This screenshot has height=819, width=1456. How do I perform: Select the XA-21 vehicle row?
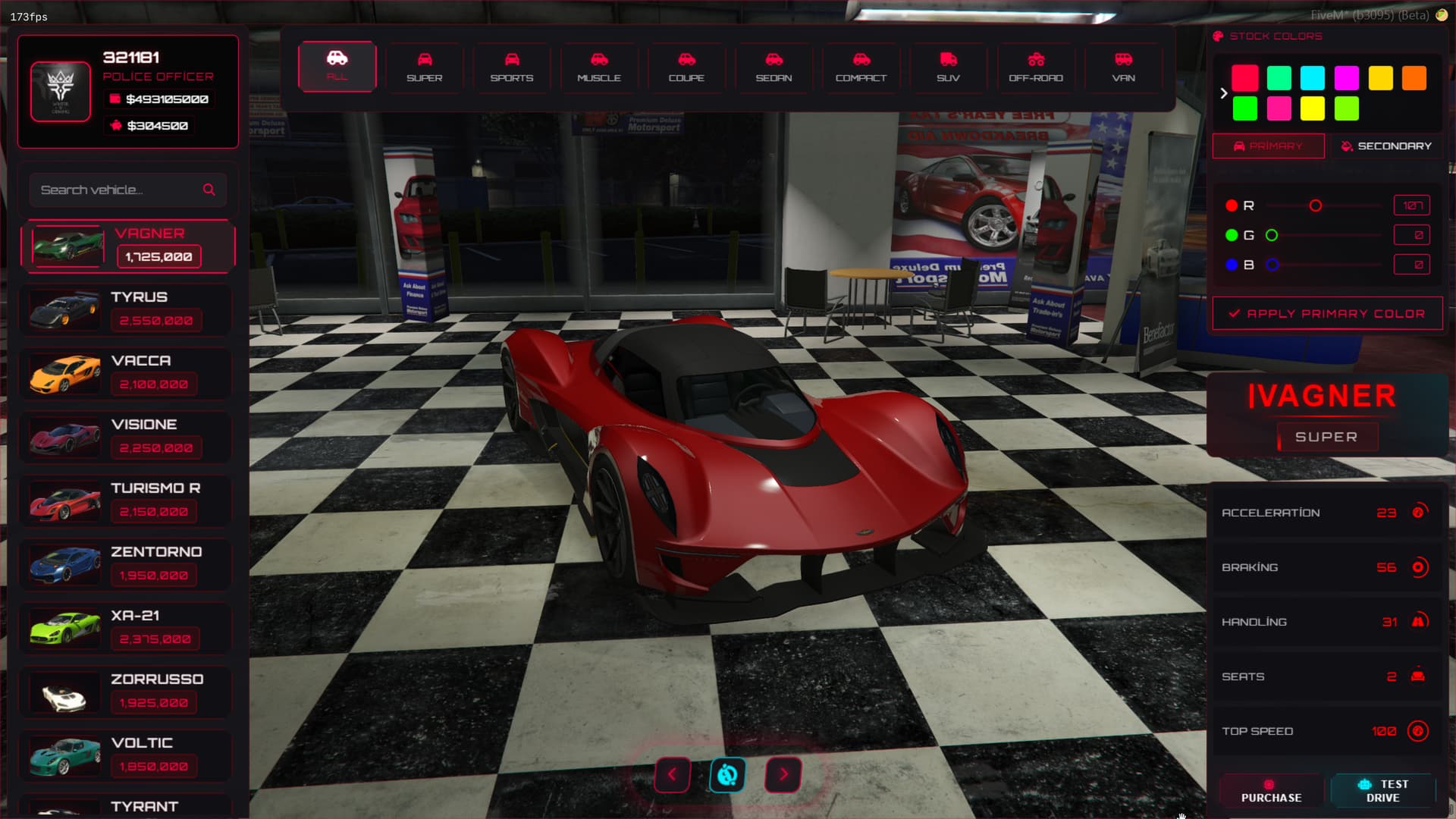click(x=127, y=628)
